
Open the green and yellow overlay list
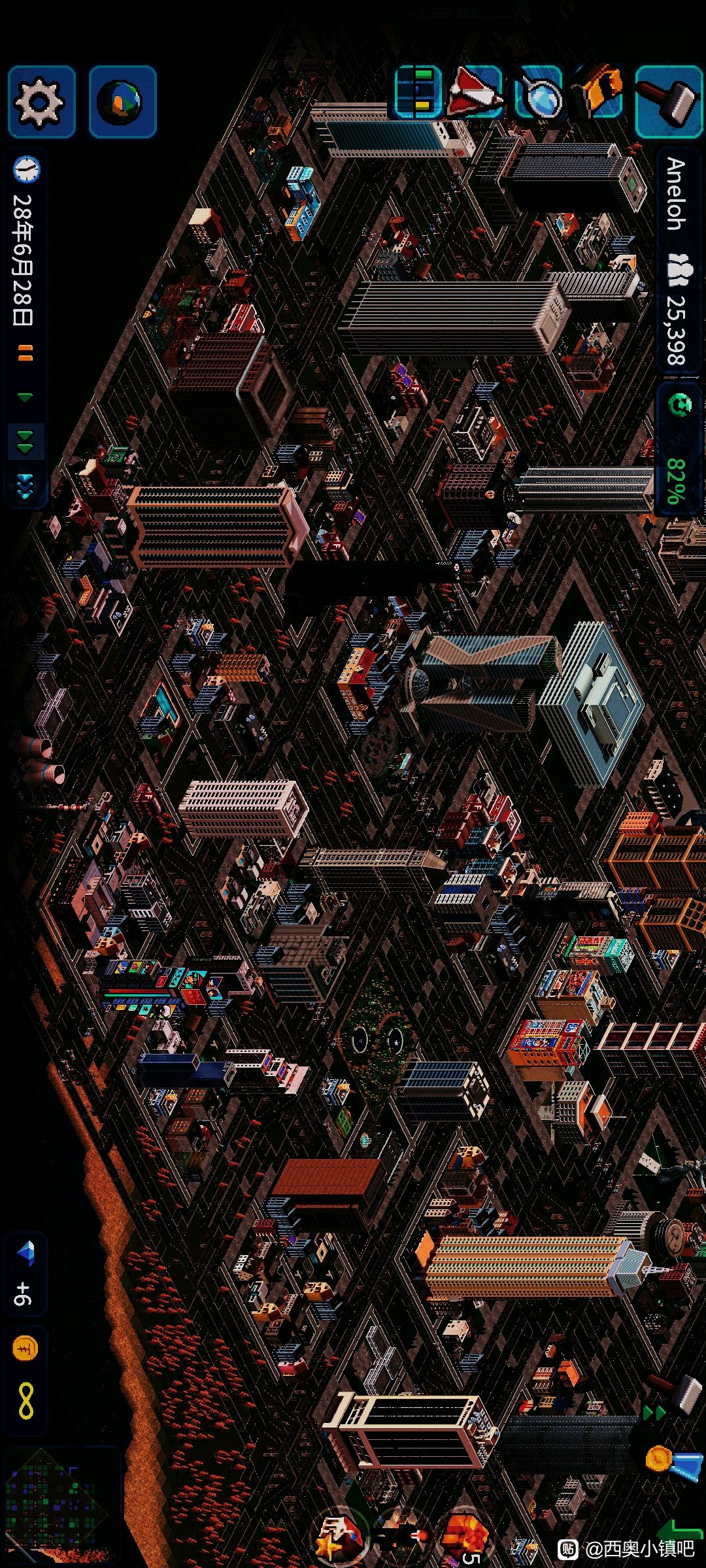coord(419,91)
